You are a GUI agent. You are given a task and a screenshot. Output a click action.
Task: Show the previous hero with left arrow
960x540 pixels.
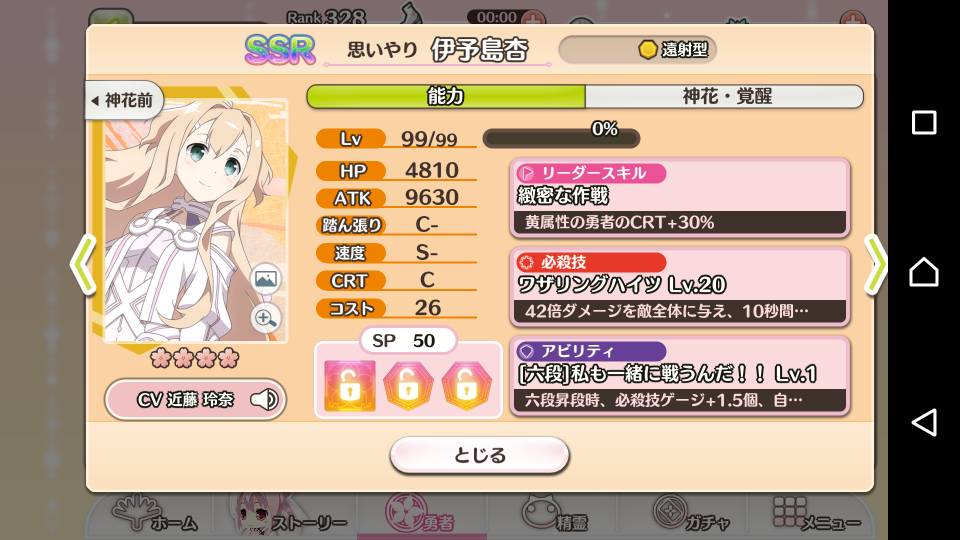click(x=82, y=265)
